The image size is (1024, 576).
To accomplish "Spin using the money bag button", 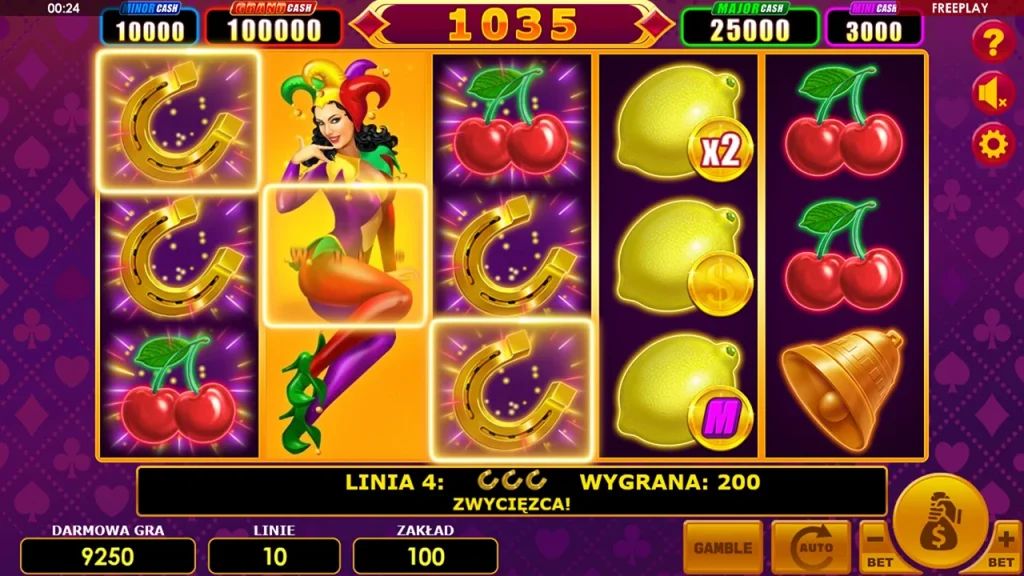I will (941, 521).
